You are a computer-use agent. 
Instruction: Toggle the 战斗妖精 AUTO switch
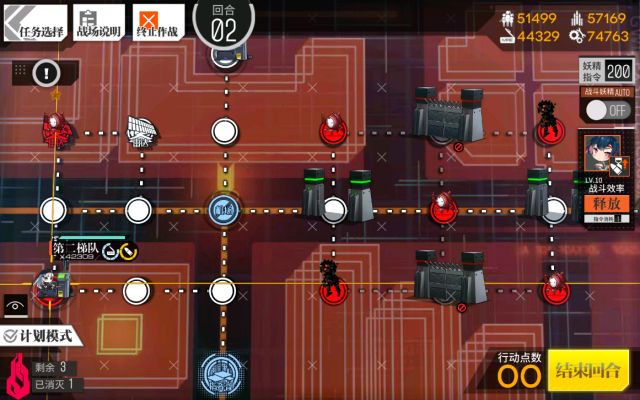coord(605,109)
